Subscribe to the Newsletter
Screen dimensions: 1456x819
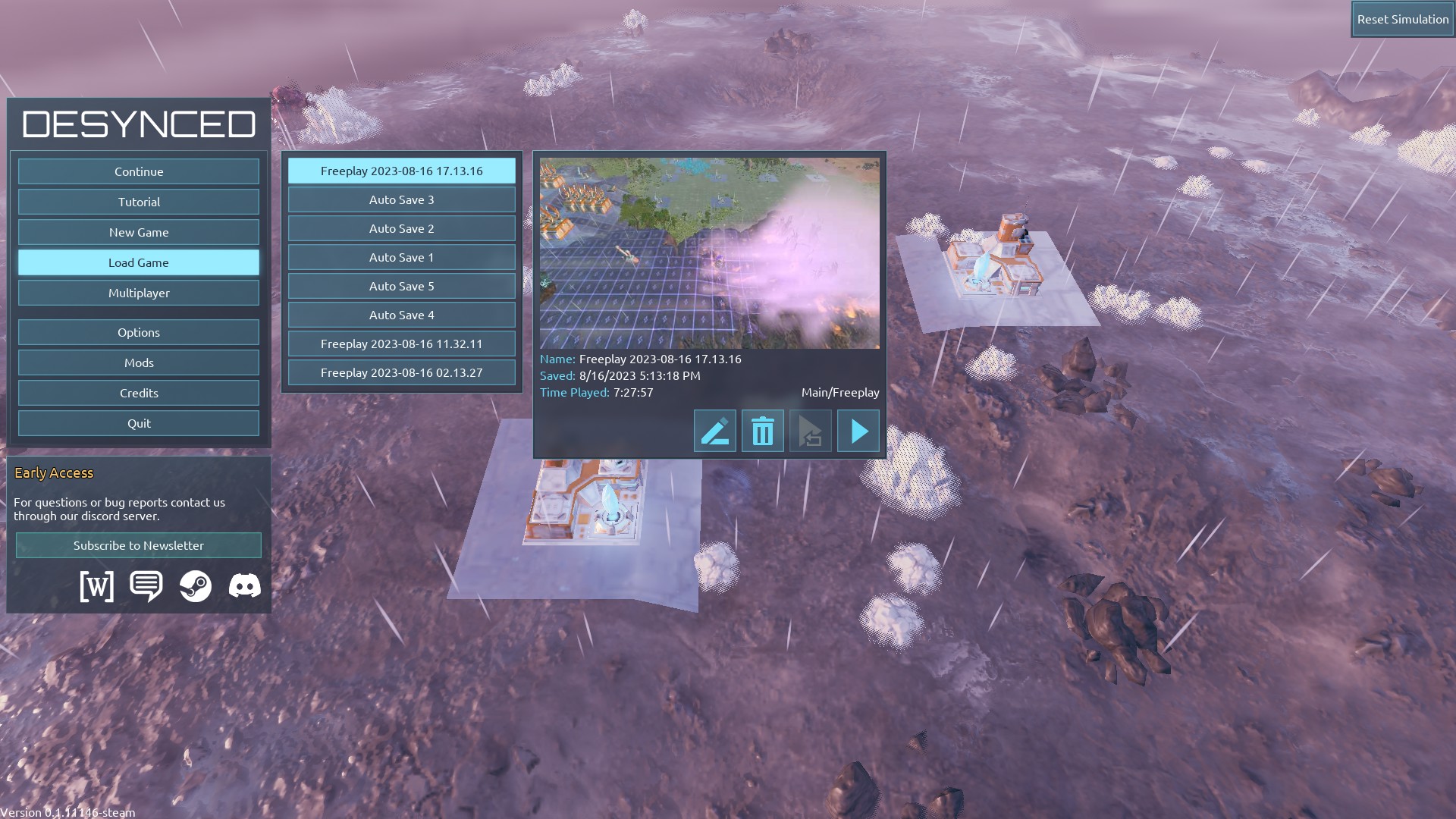(x=139, y=545)
